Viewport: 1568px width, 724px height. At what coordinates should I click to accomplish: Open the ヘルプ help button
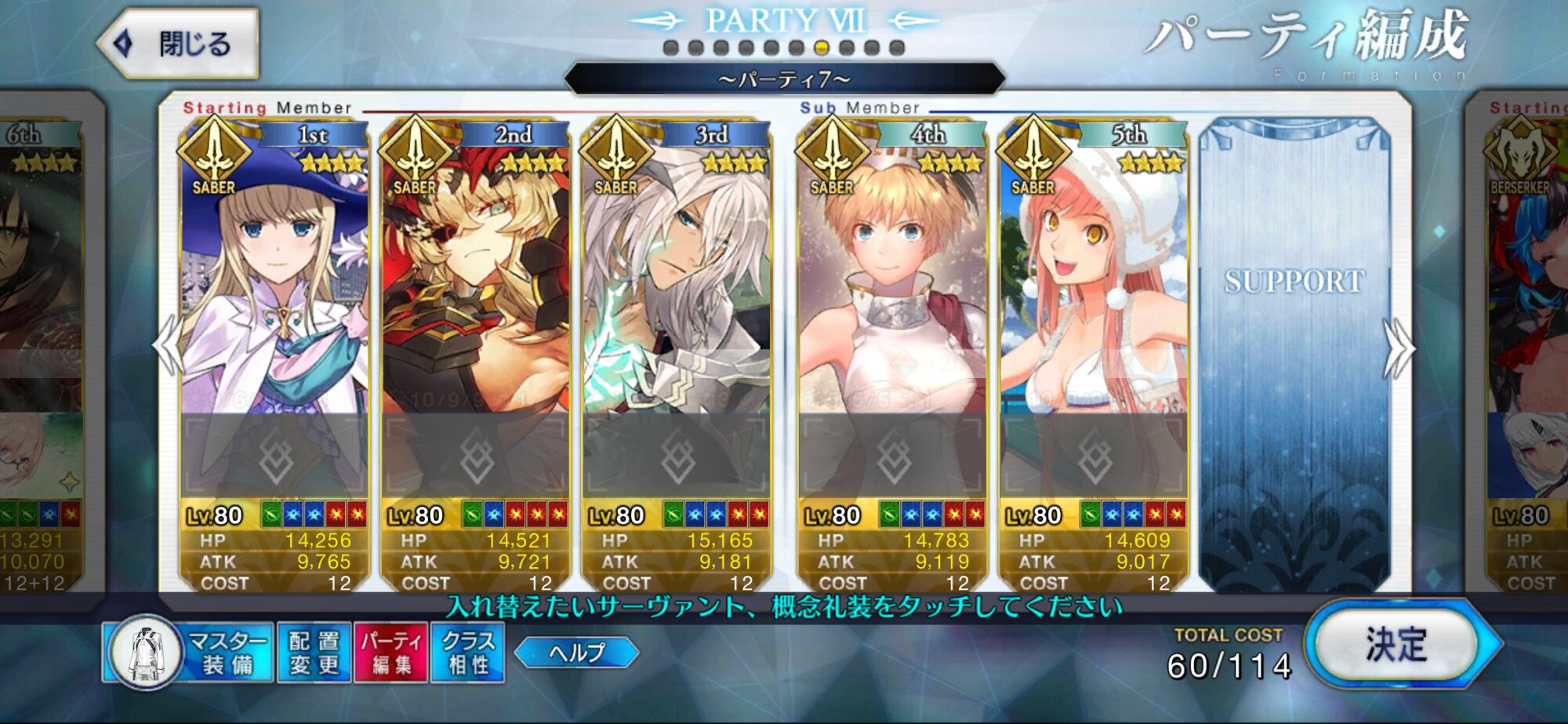[x=576, y=653]
